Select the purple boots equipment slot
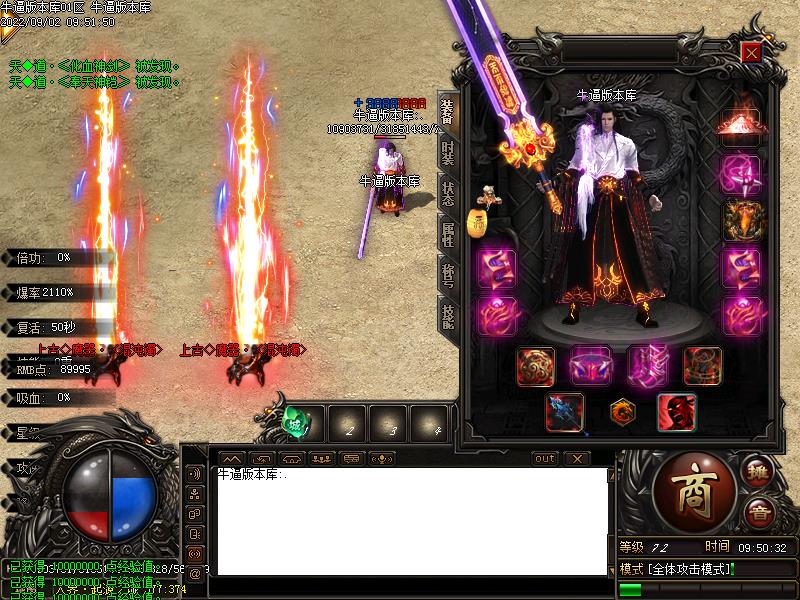This screenshot has height=600, width=800. (x=647, y=366)
